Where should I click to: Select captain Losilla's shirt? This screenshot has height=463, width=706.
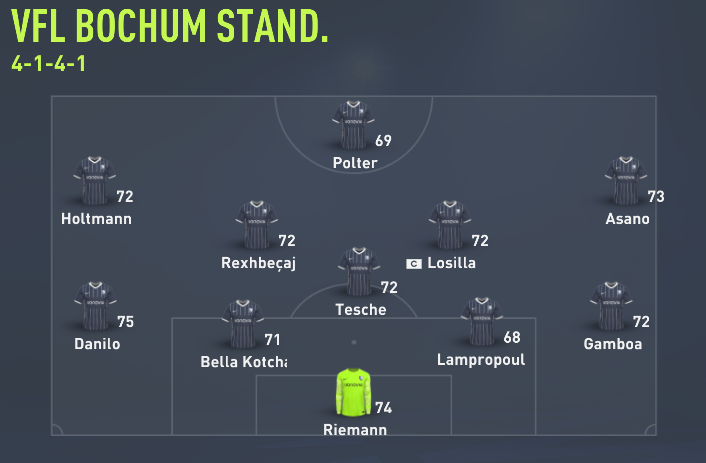450,225
